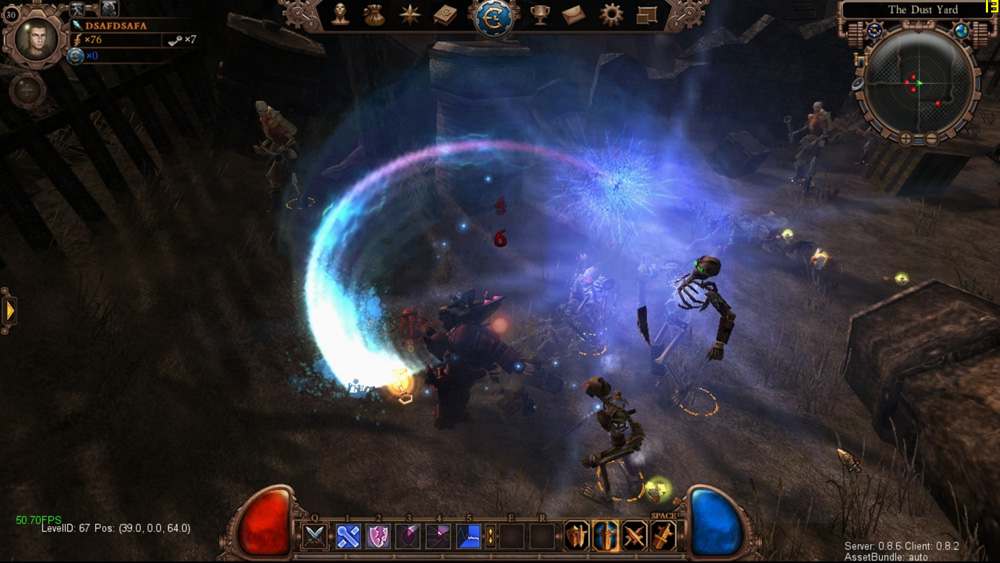Select the golden shield stance icon

point(576,536)
